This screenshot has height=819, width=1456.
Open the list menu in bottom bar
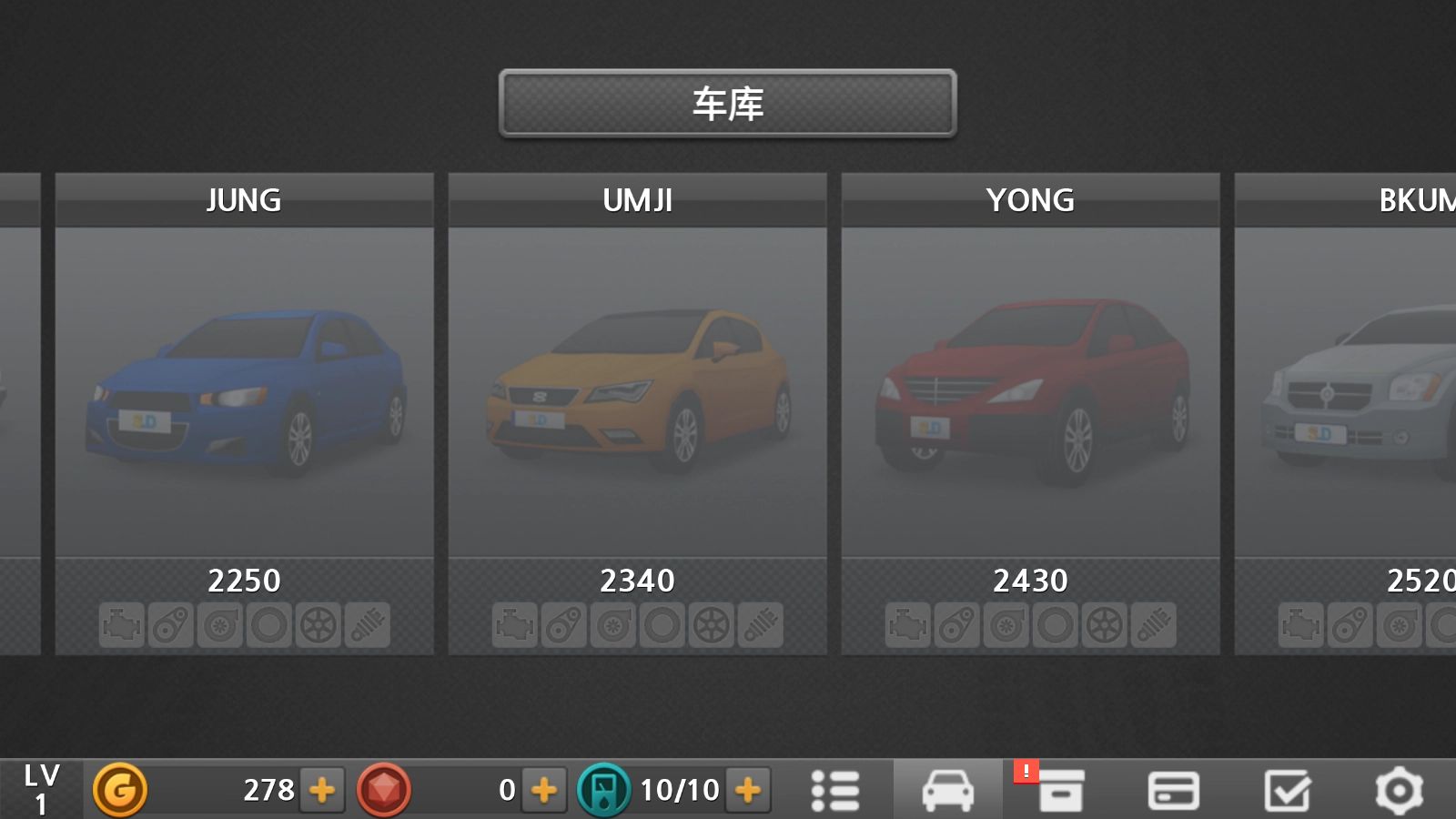click(x=835, y=789)
